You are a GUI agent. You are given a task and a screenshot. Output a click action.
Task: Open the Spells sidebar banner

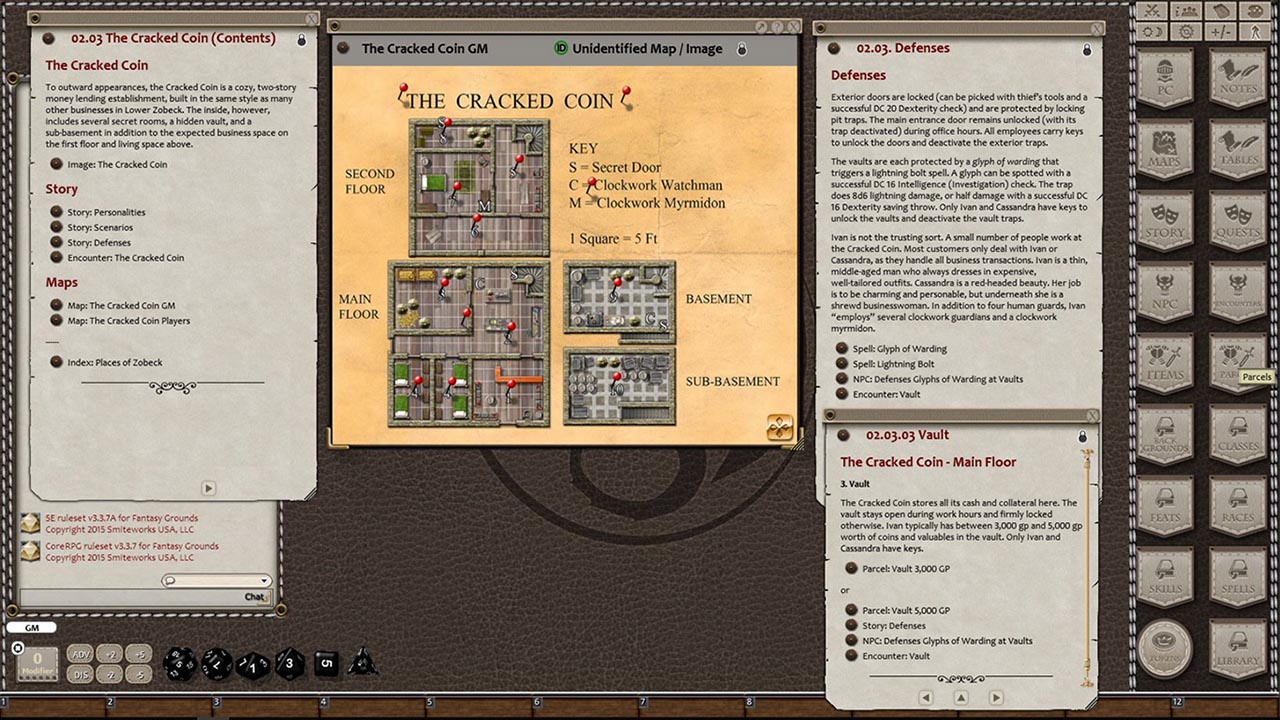1238,580
